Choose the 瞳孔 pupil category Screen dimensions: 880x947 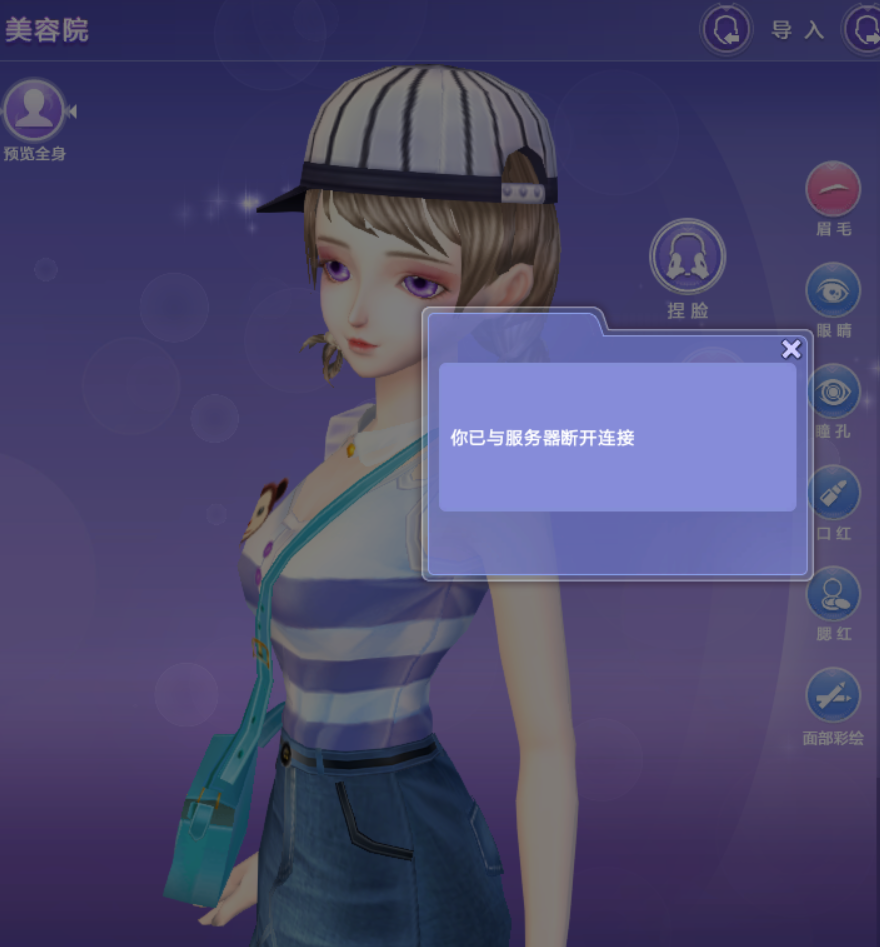coord(833,392)
